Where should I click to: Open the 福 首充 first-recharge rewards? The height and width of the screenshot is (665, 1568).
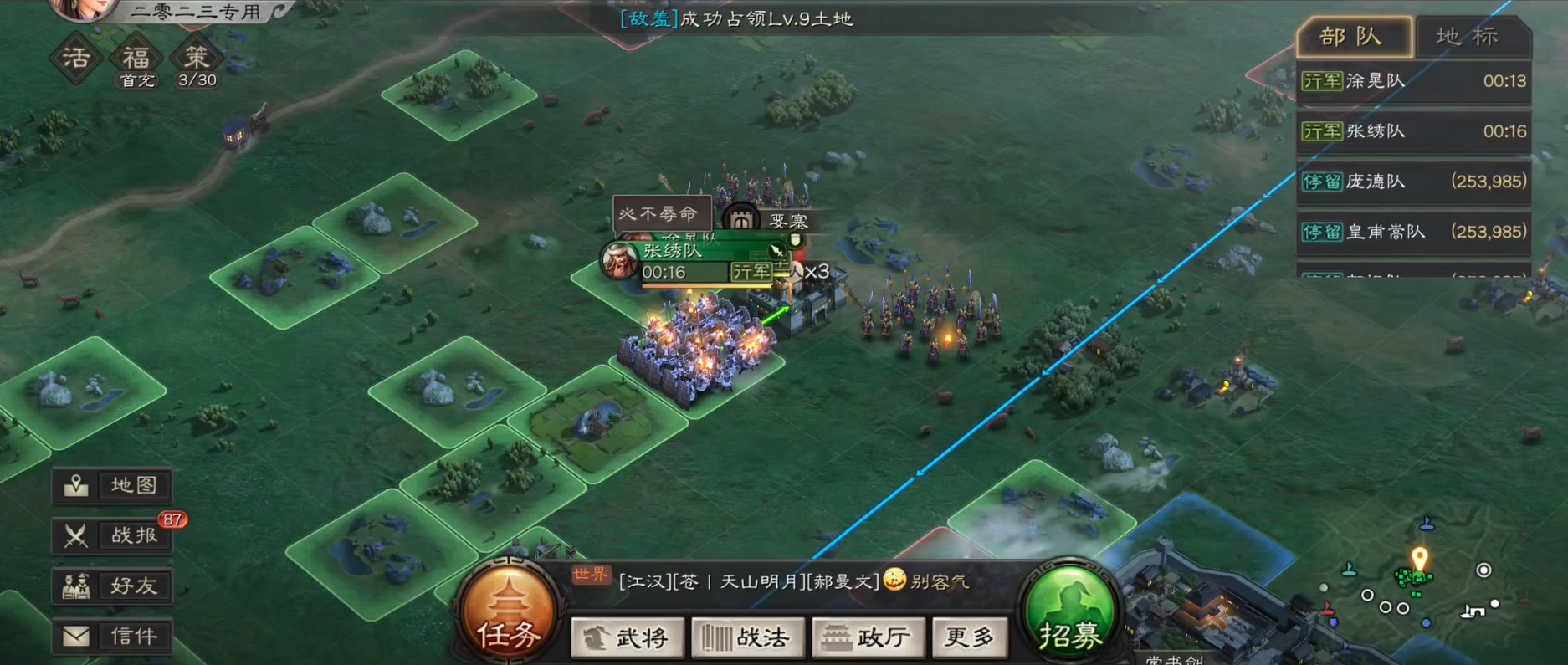[136, 57]
